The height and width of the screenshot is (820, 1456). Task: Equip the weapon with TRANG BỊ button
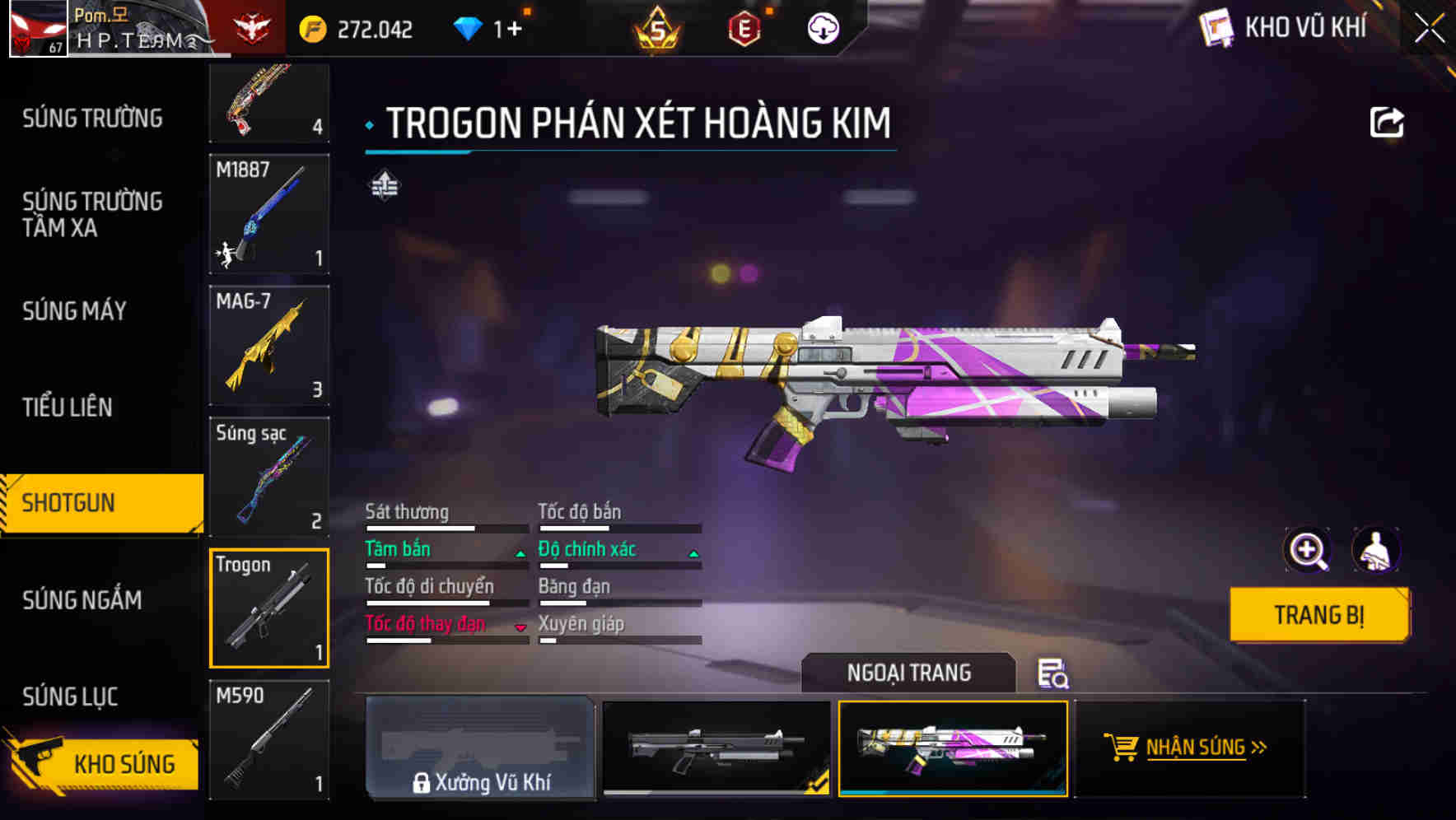coord(1318,614)
